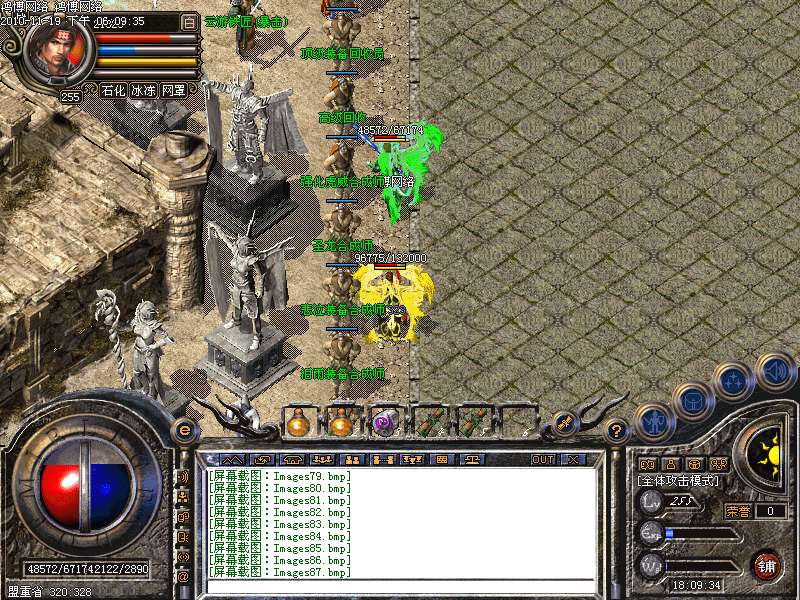Switch the 全体攻击模式 attack mode label
The image size is (800, 600).
(x=681, y=480)
